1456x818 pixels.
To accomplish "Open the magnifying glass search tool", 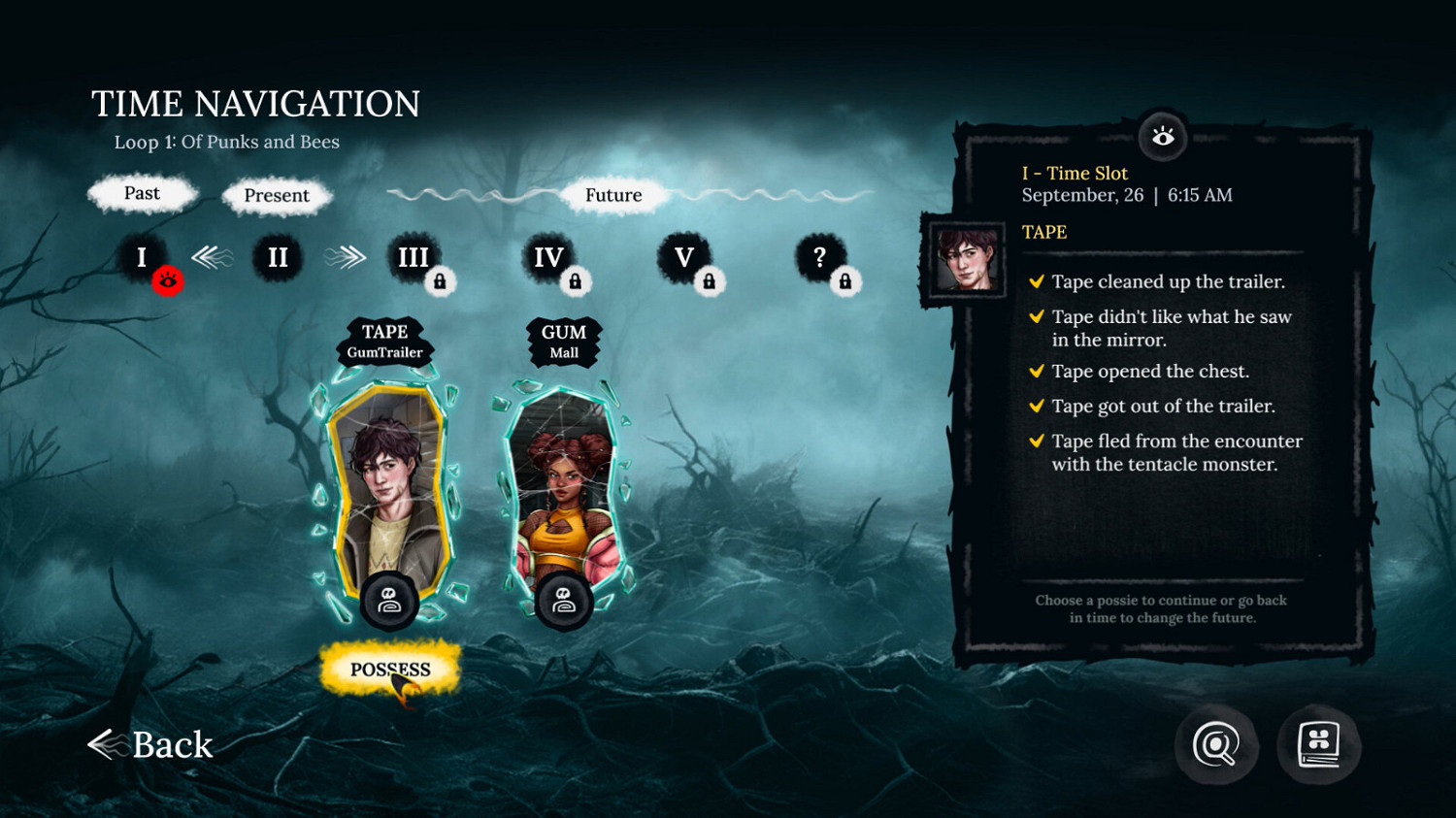I will (1216, 745).
